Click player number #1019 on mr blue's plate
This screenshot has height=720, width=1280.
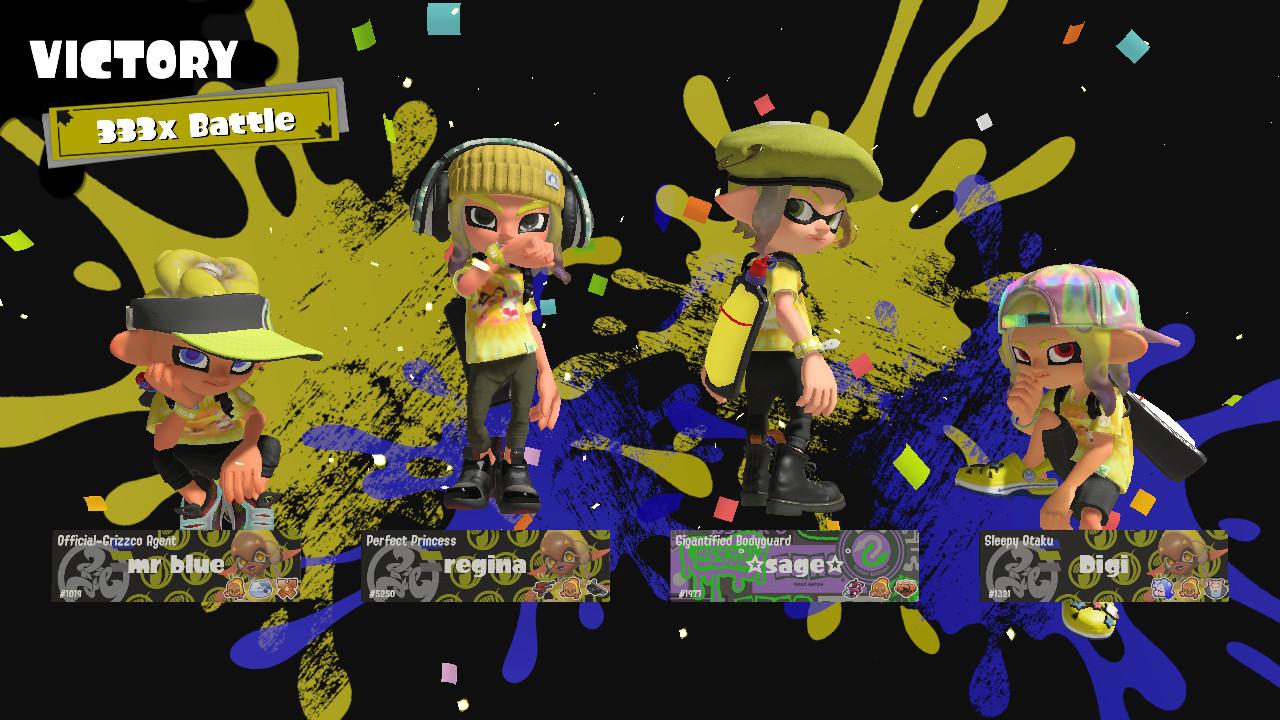coord(71,594)
